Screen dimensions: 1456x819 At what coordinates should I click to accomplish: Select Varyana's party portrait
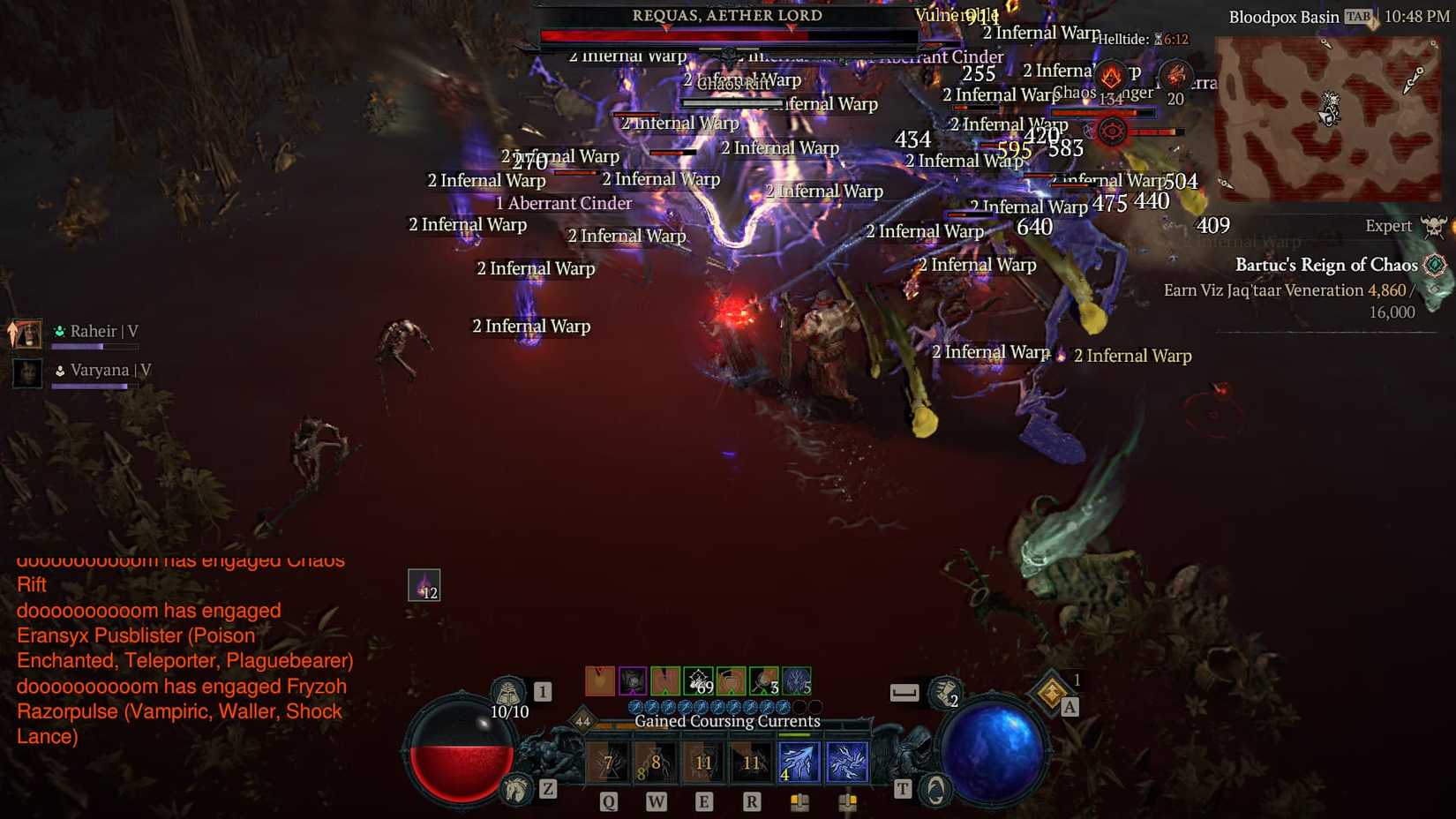(26, 372)
